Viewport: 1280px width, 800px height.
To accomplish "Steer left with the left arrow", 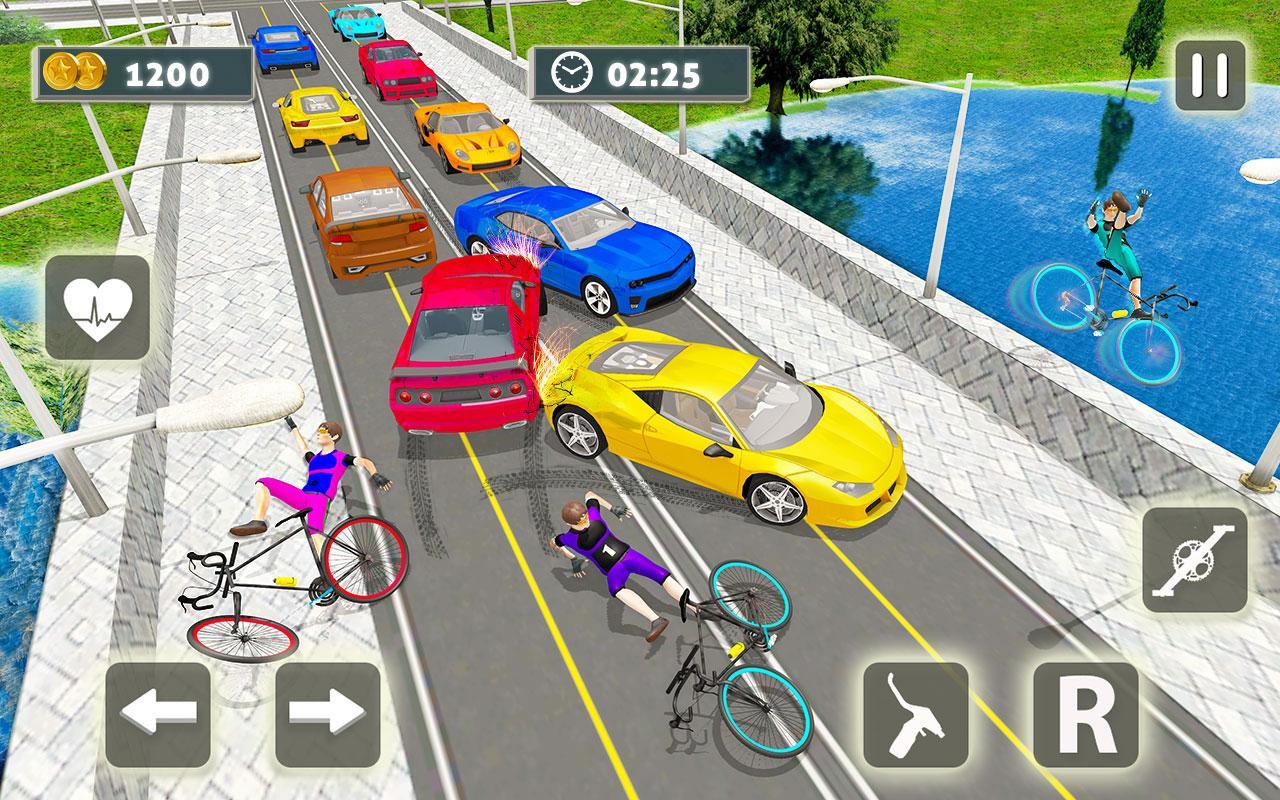I will [x=158, y=714].
